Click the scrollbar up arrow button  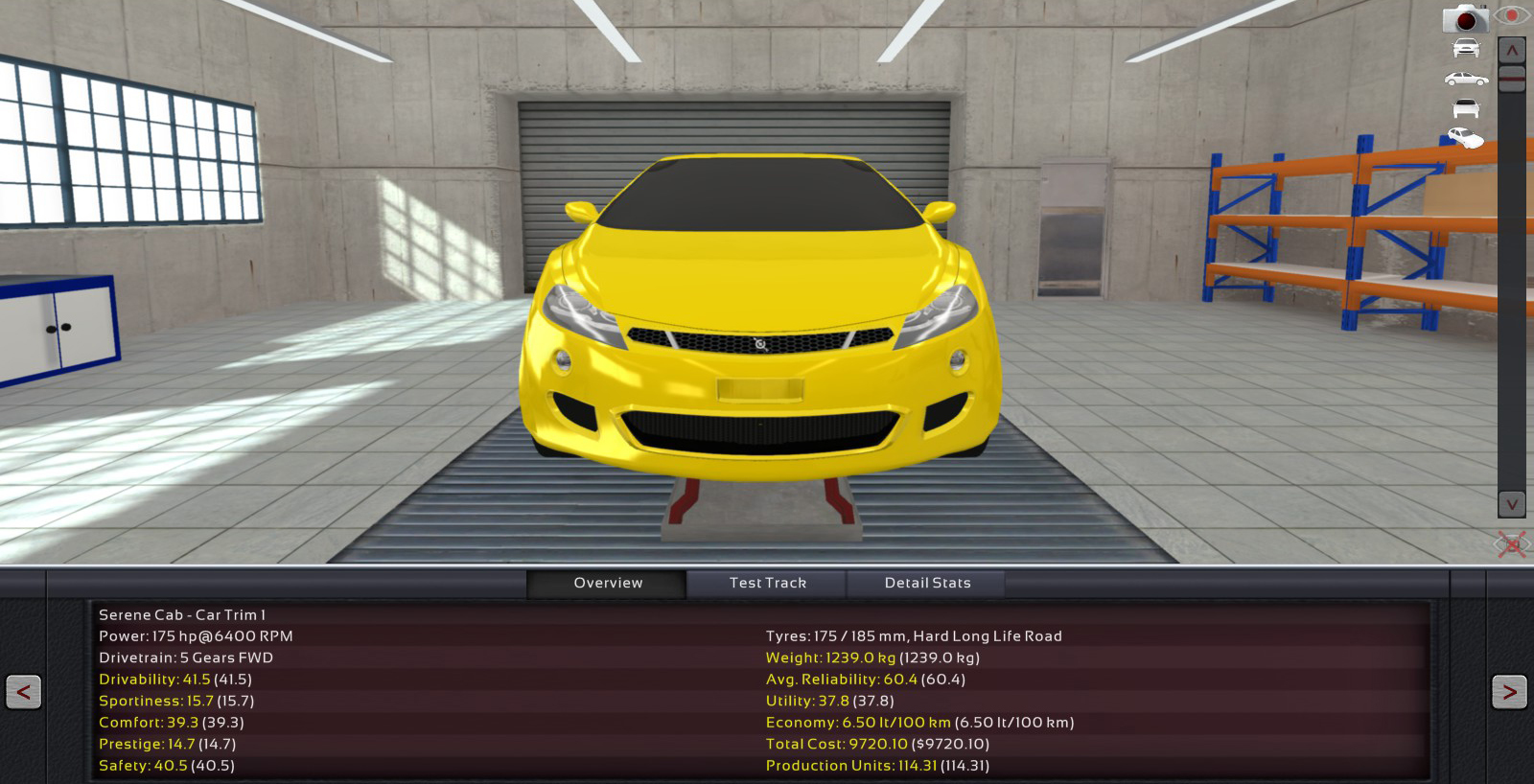click(x=1512, y=50)
